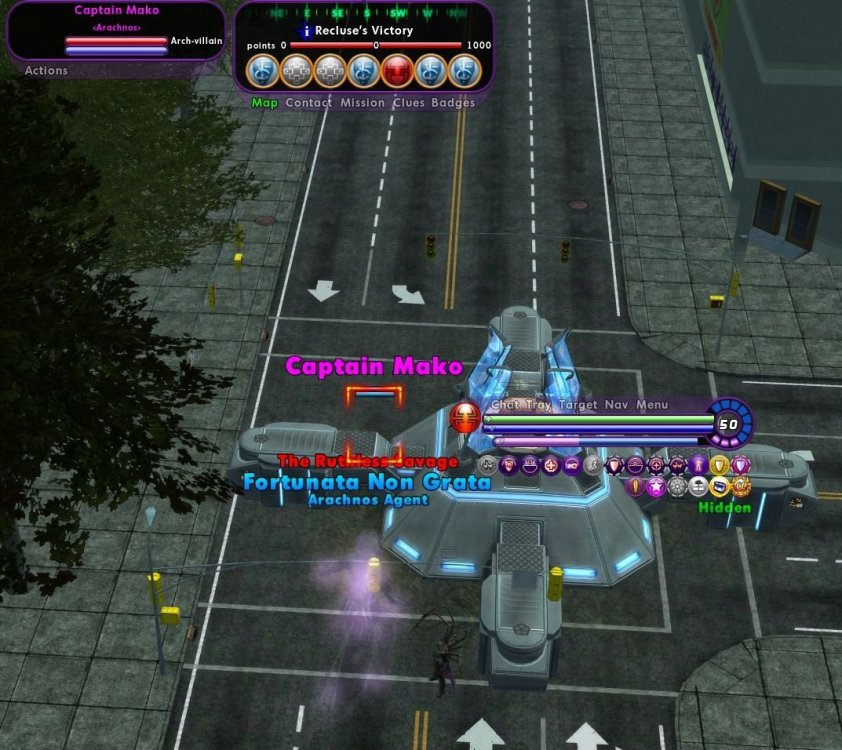Screen dimensions: 842x750
Task: Select the red control point icon
Action: (x=397, y=71)
